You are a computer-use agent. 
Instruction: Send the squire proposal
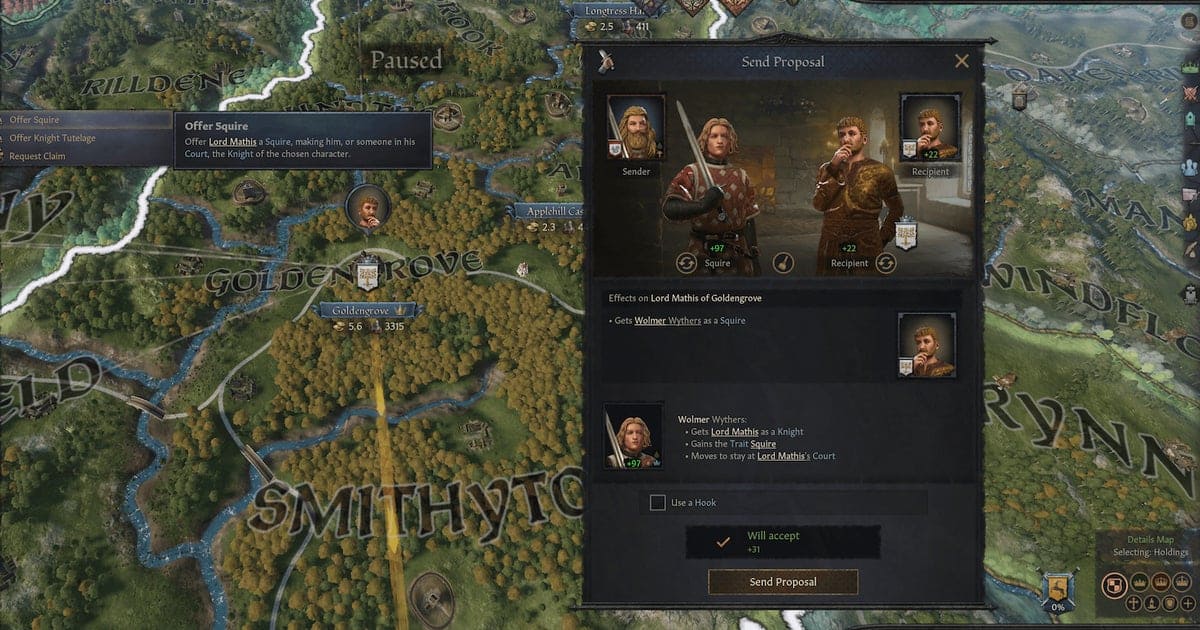[783, 581]
